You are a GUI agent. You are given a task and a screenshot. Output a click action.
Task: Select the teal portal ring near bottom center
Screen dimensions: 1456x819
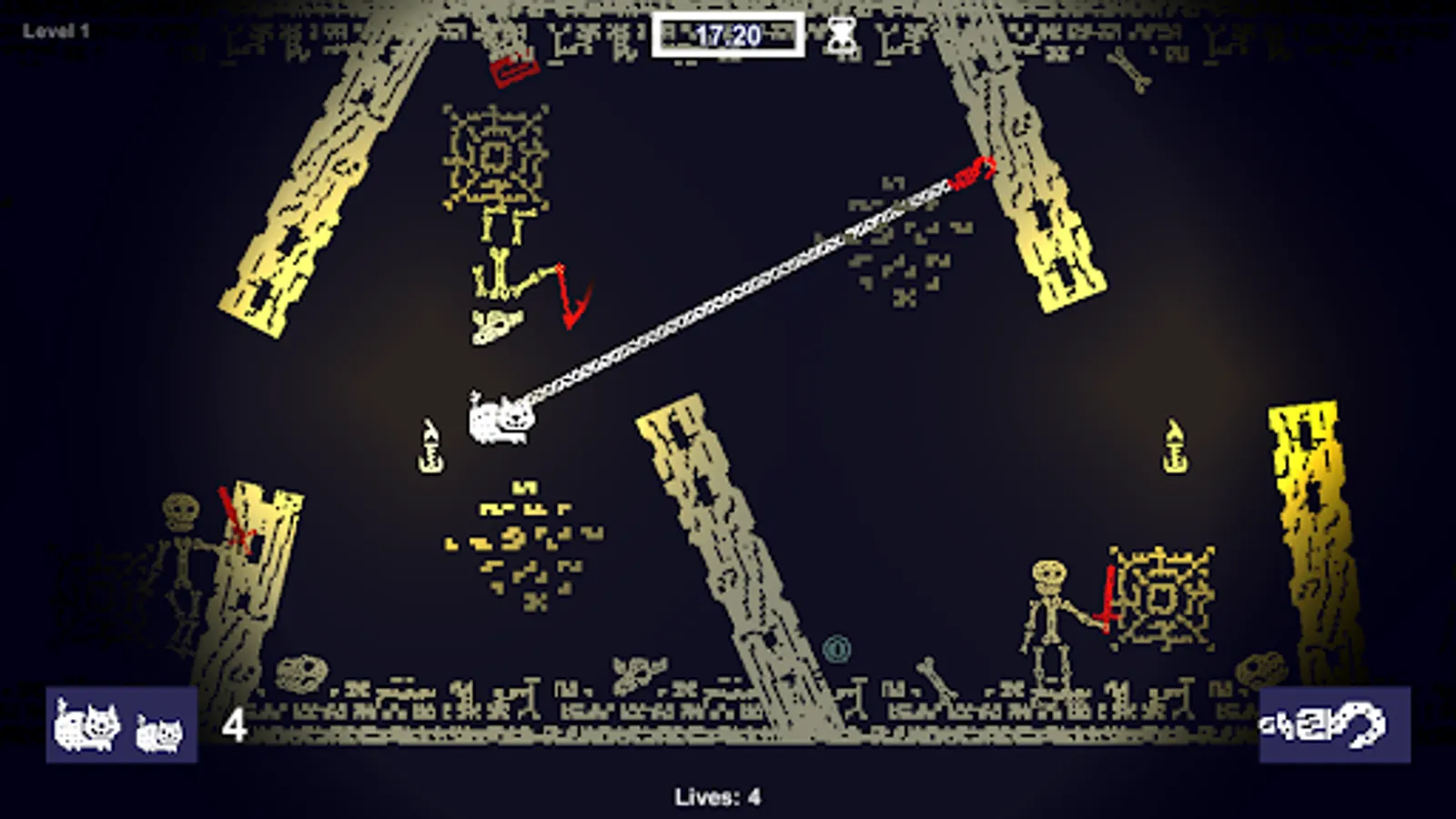point(836,647)
